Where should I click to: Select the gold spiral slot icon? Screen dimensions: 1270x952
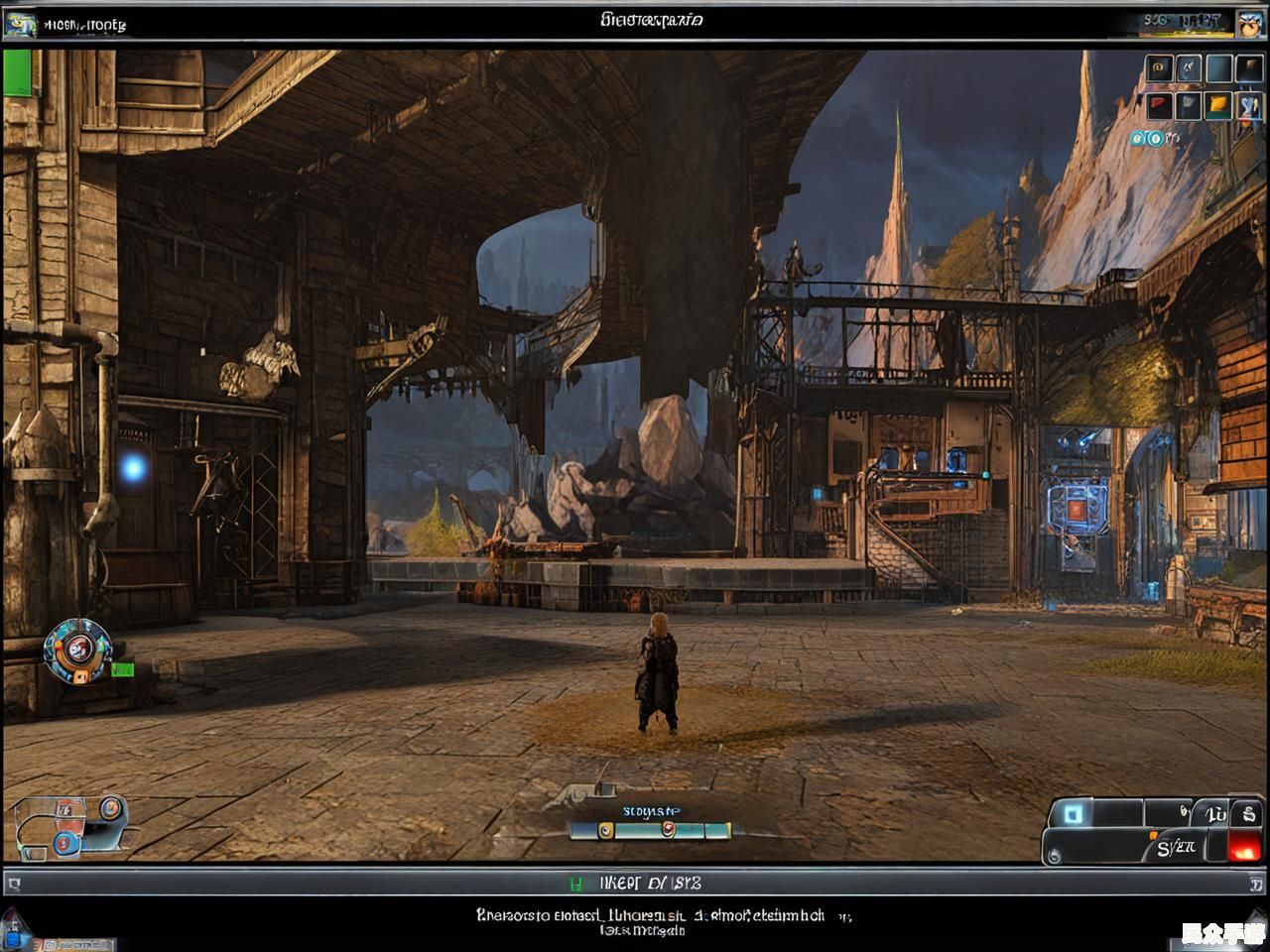point(1158,68)
